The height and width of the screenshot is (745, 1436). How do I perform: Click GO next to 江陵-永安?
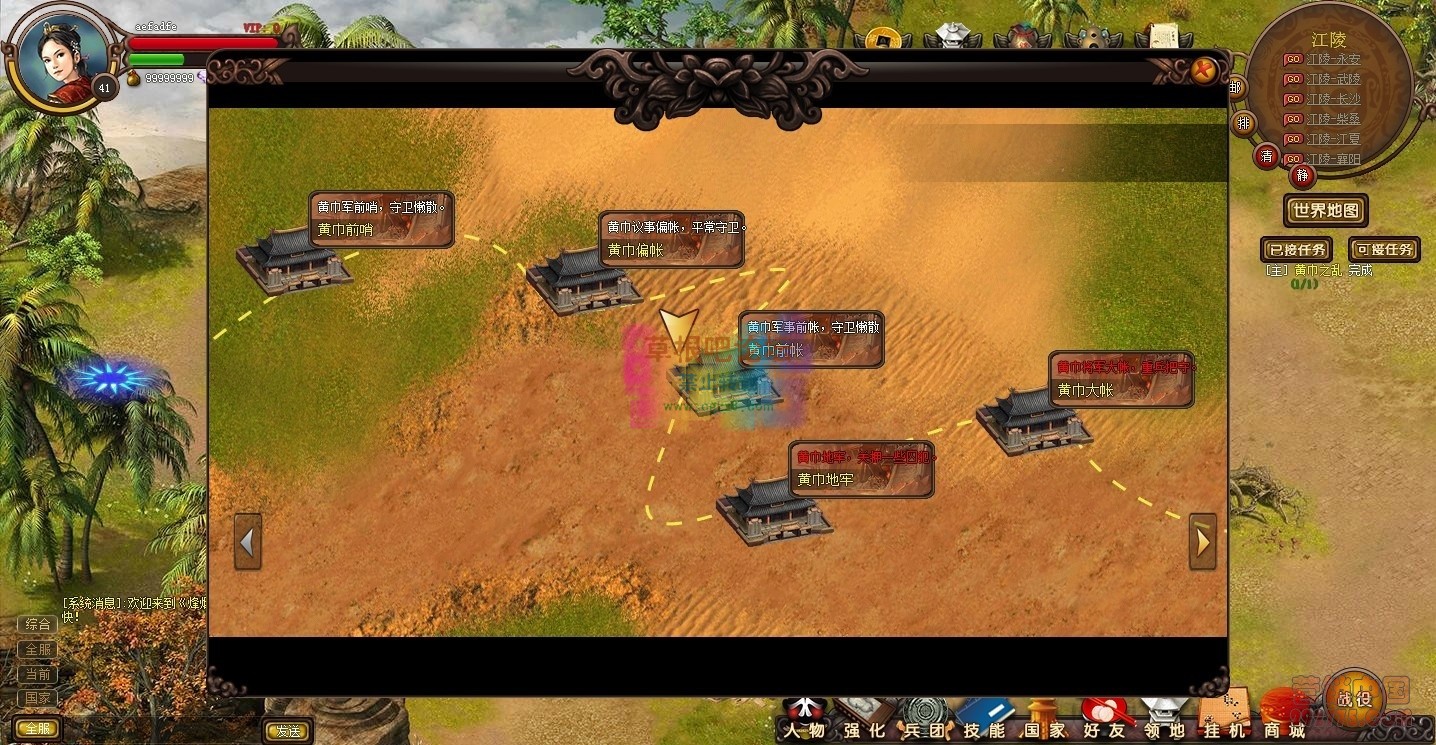click(1292, 58)
